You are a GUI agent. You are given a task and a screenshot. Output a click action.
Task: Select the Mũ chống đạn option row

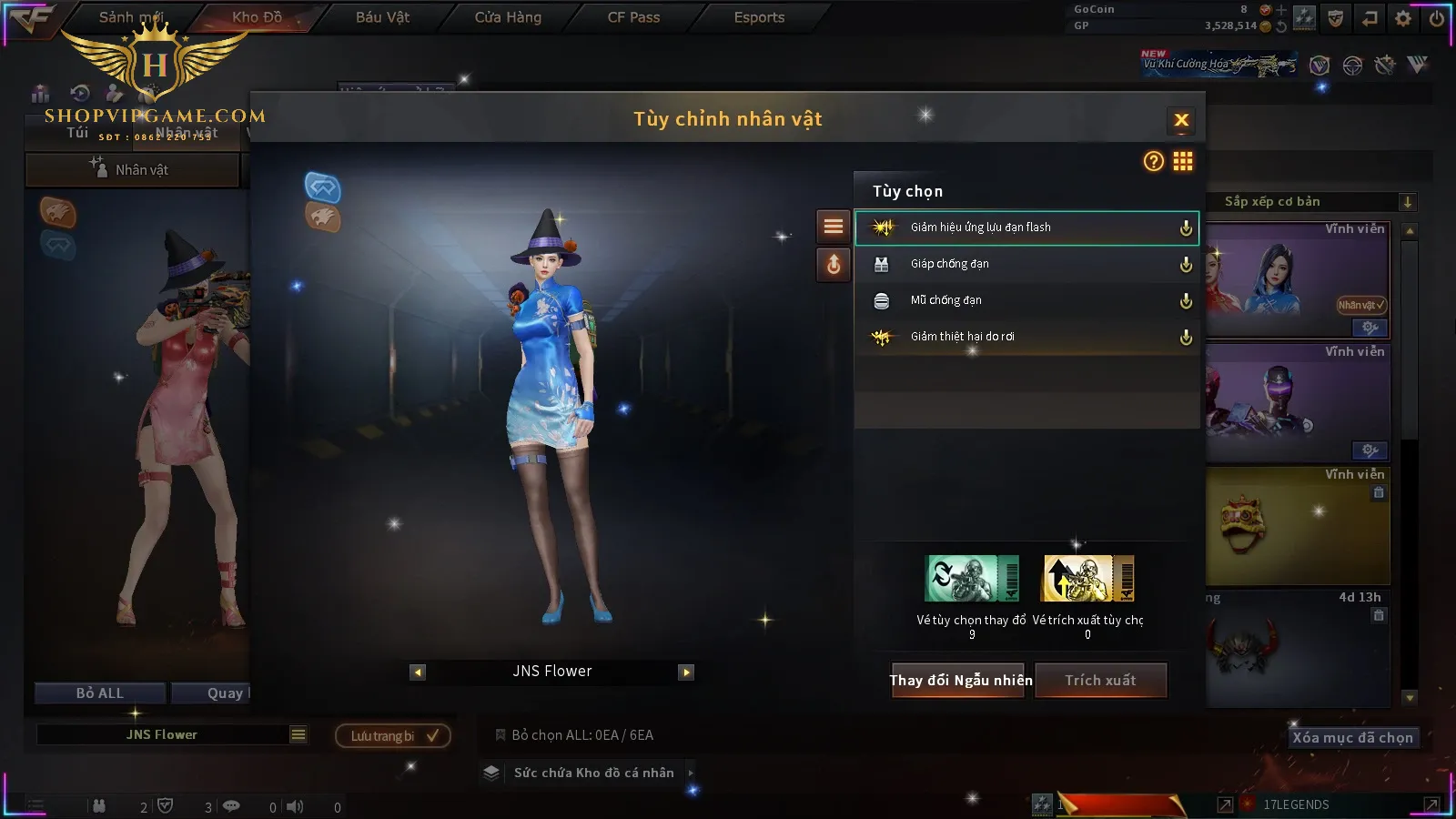click(x=1026, y=300)
